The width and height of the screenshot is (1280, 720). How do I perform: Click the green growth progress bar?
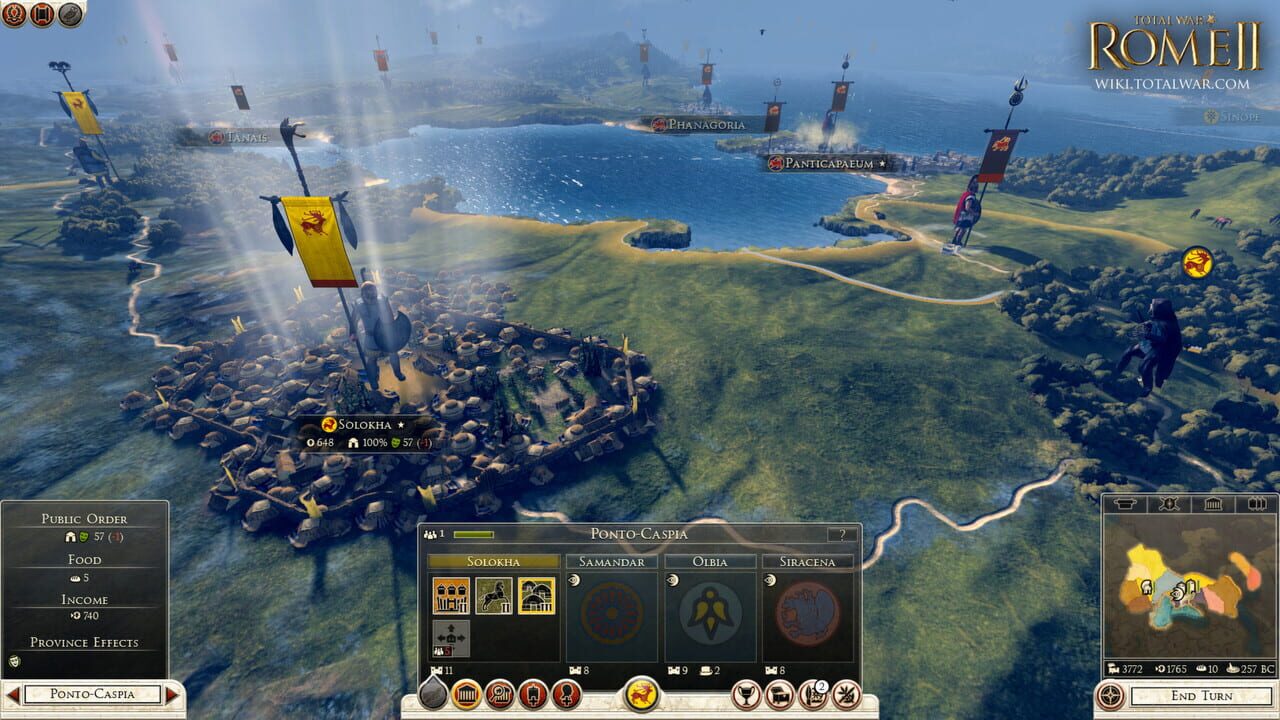(472, 534)
